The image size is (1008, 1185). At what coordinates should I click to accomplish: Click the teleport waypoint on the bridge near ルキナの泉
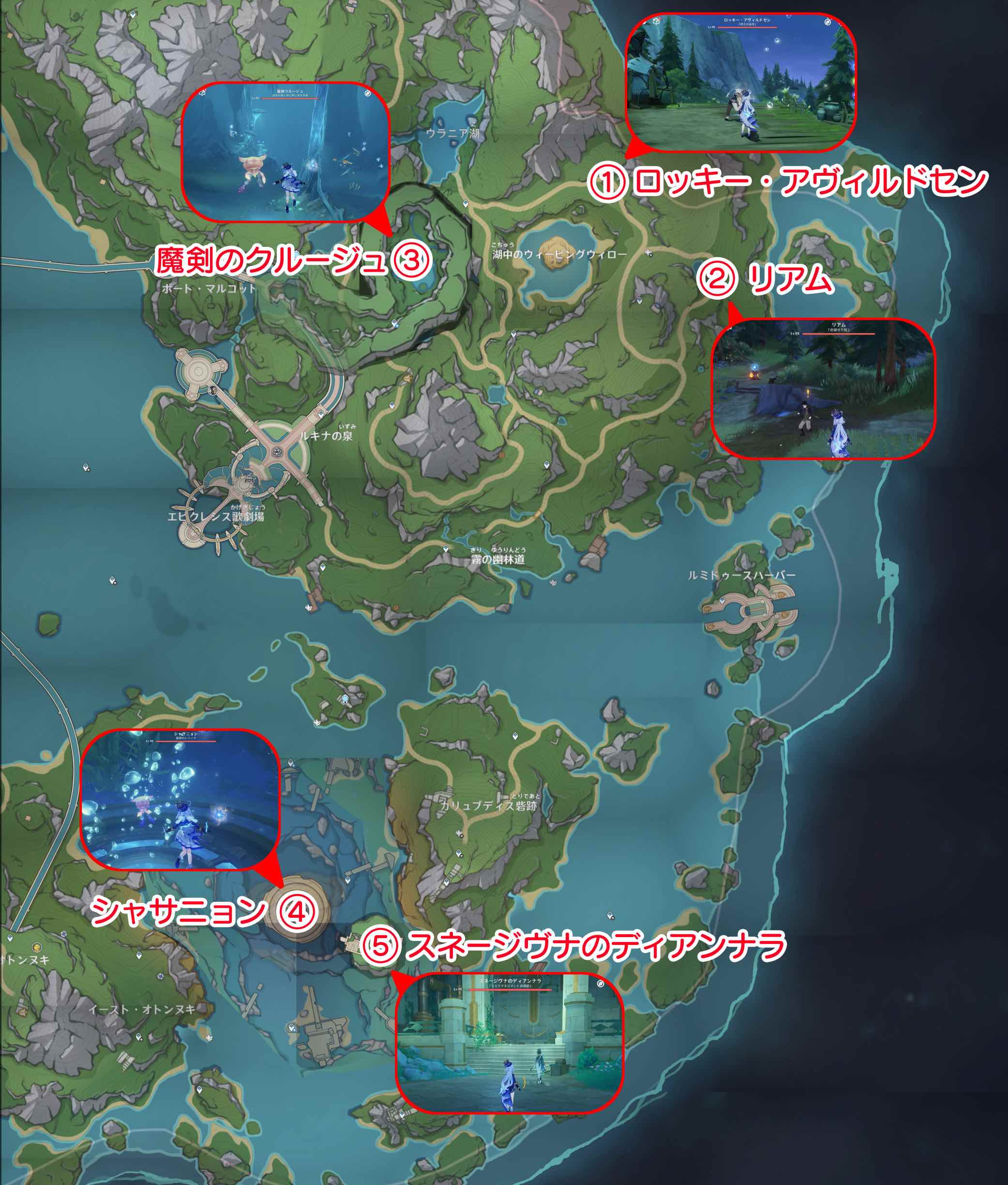click(321, 415)
